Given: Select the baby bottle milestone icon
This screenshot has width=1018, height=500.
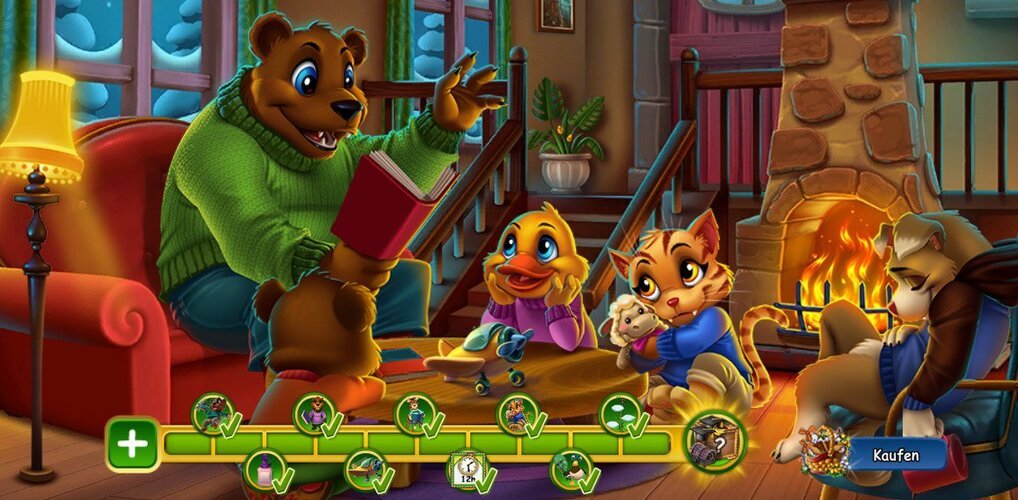Looking at the screenshot, I should pos(264,470).
